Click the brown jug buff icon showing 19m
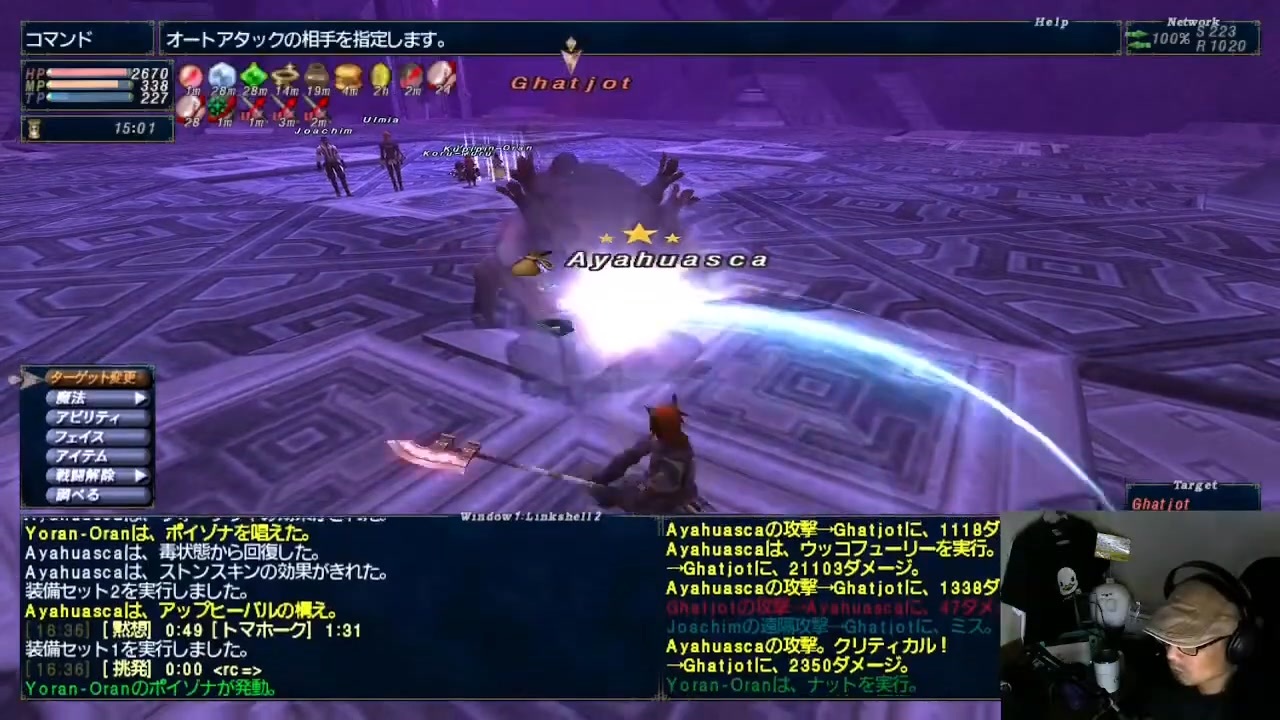This screenshot has width=1280, height=720. [x=315, y=75]
